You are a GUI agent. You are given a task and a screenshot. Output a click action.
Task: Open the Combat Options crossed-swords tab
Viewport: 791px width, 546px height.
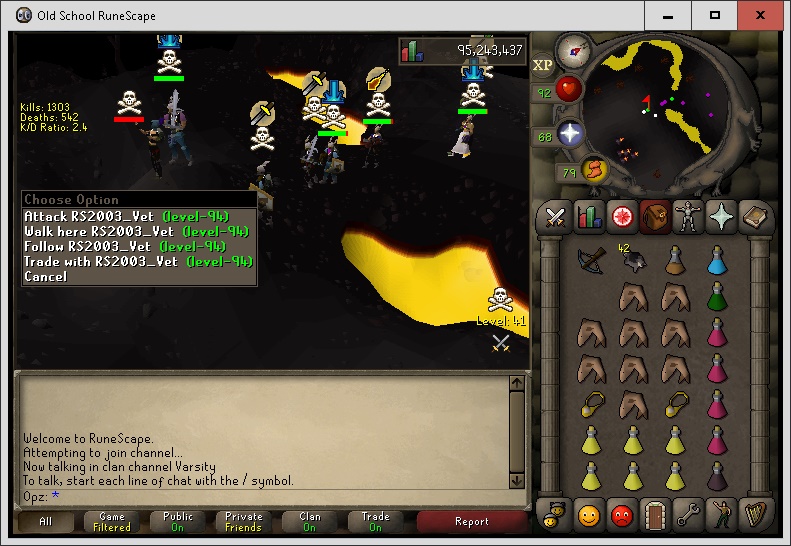[557, 217]
